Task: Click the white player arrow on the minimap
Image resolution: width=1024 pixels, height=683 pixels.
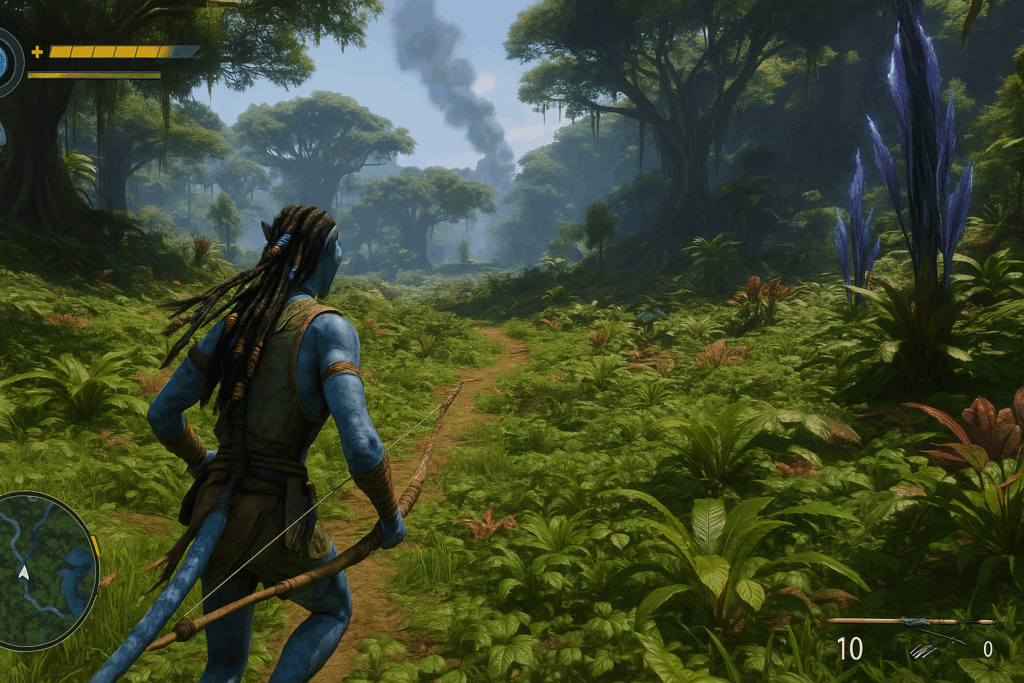Action: (x=23, y=572)
